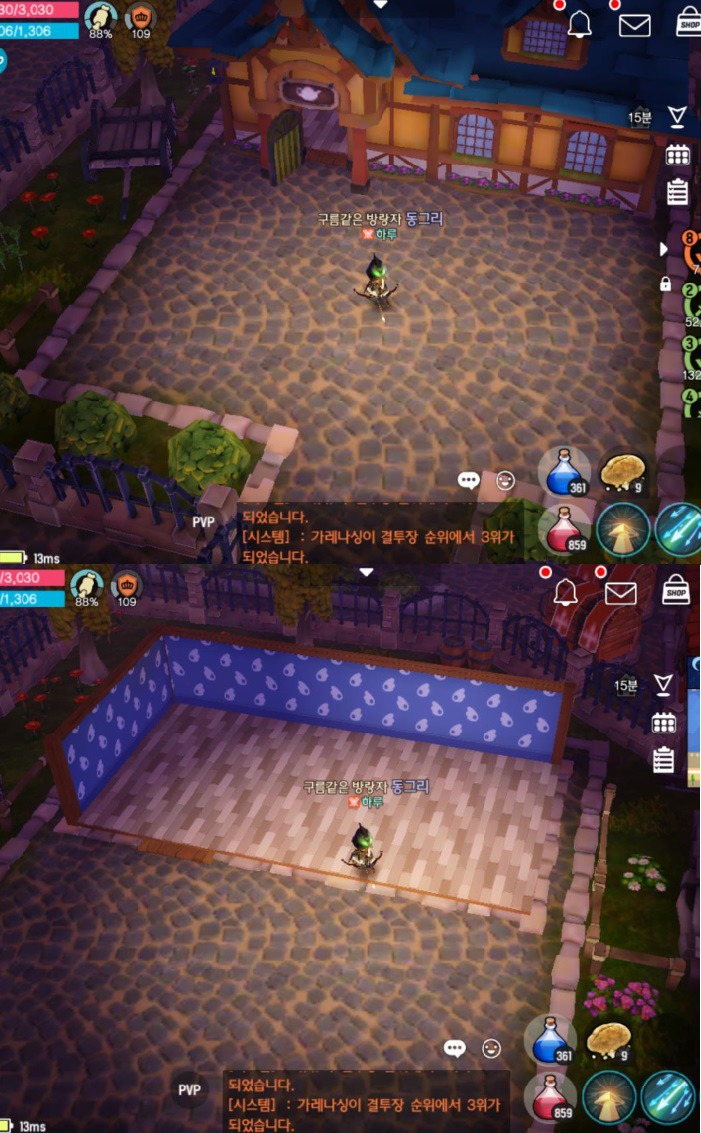Viewport: 701px width, 1133px height.
Task: Select the green number 2 quest tracker entry
Action: point(692,302)
